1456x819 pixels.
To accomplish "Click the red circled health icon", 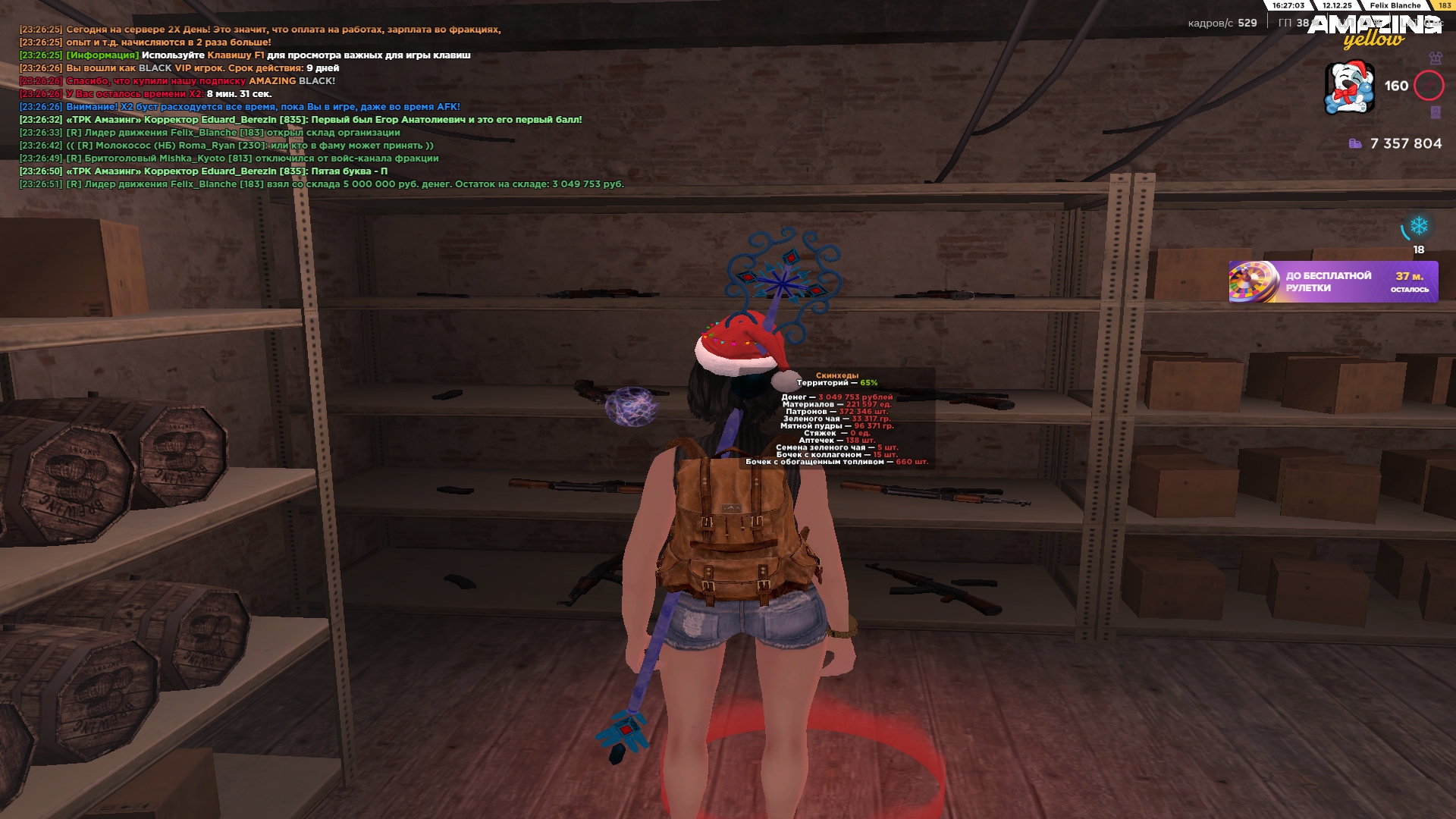I will tap(1429, 86).
